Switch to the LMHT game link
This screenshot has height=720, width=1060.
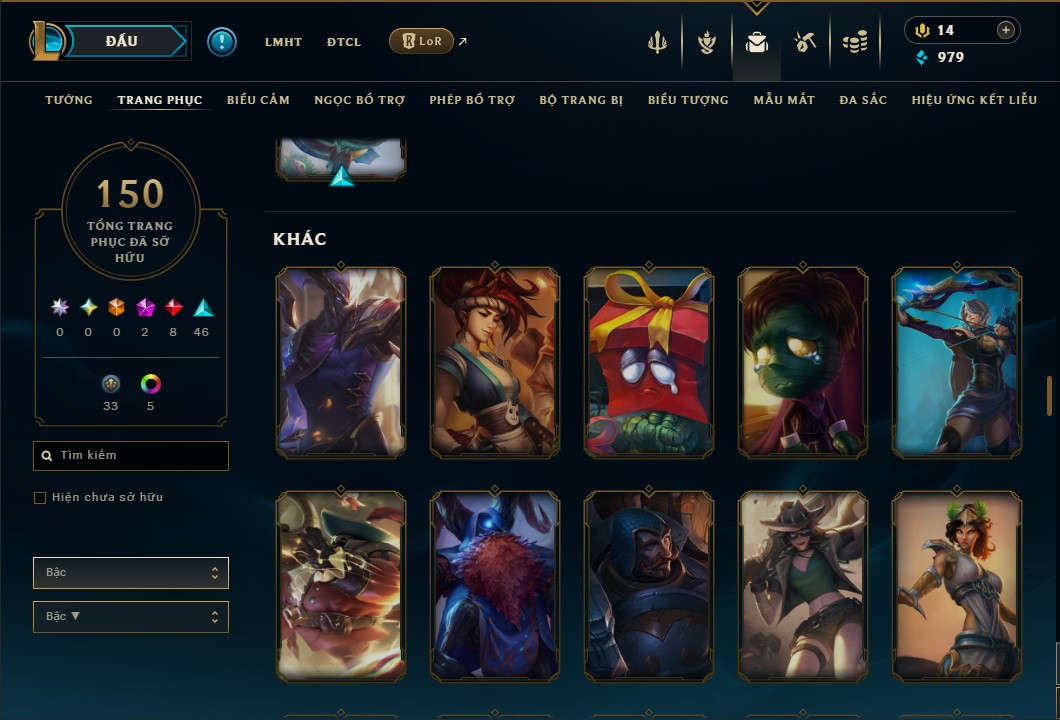283,42
